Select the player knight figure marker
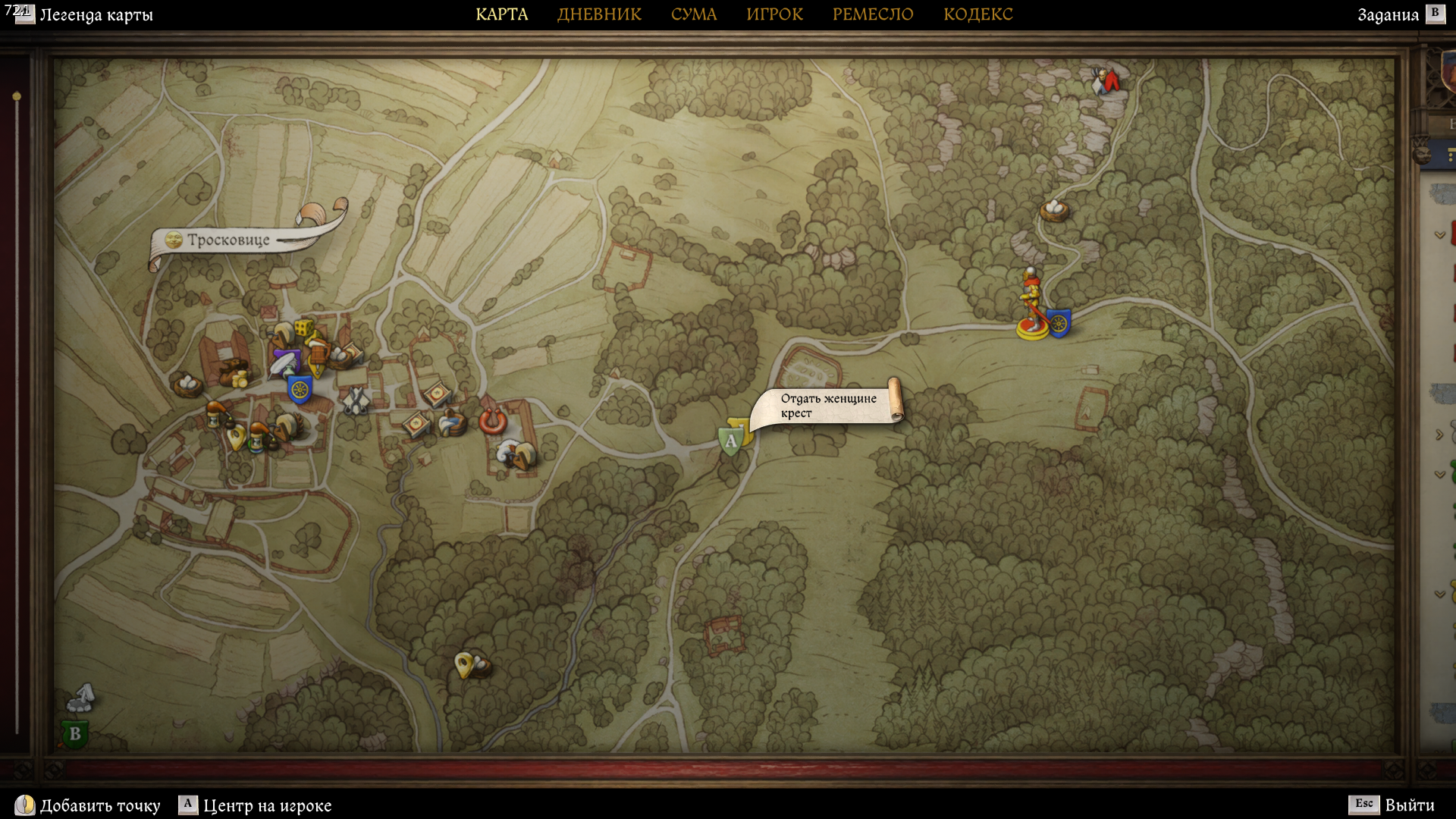Viewport: 1456px width, 819px height. pyautogui.click(x=1031, y=303)
